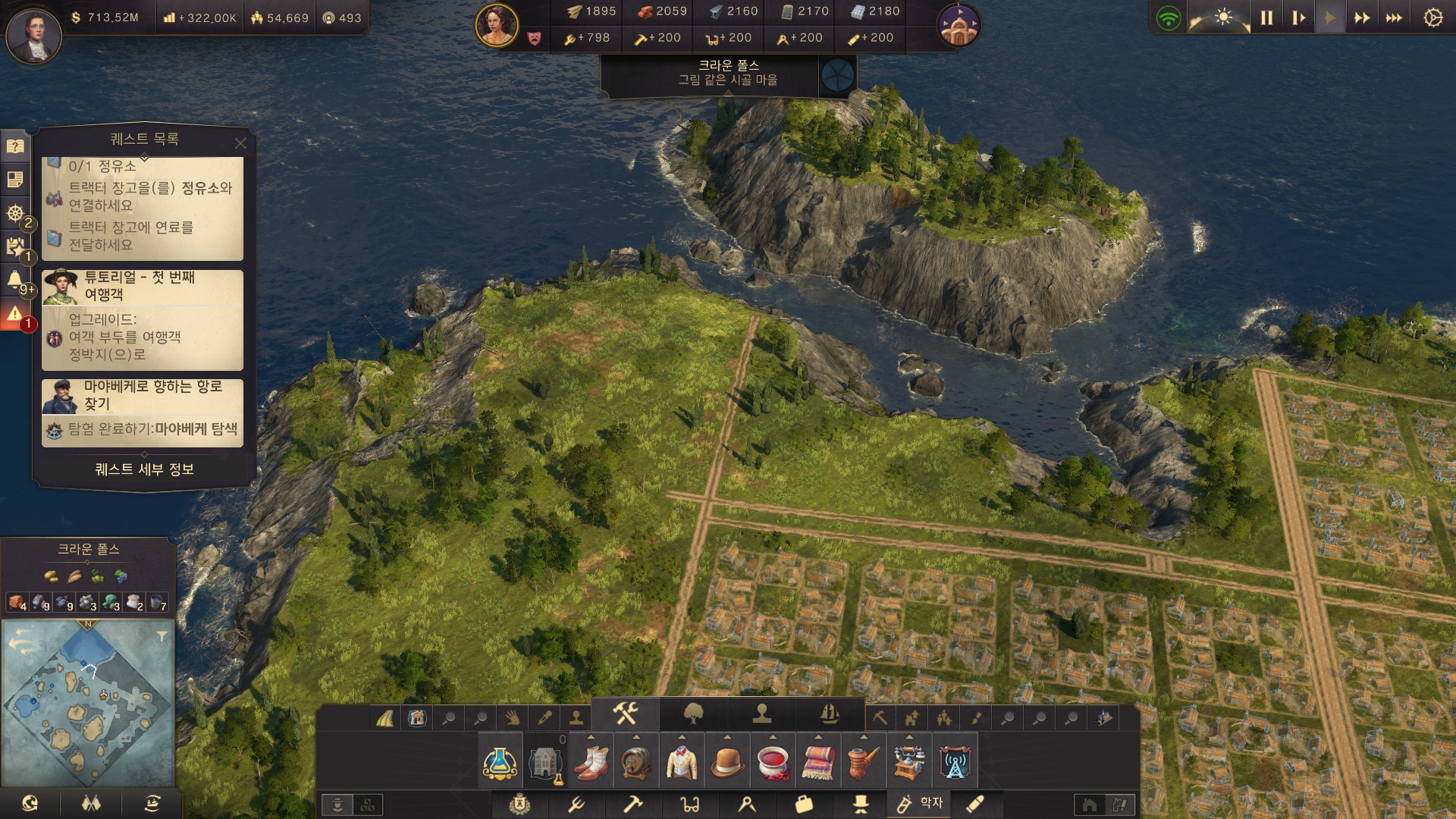Open the 퀘스트 세부 정보 quest details
This screenshot has height=819, width=1456.
[144, 469]
